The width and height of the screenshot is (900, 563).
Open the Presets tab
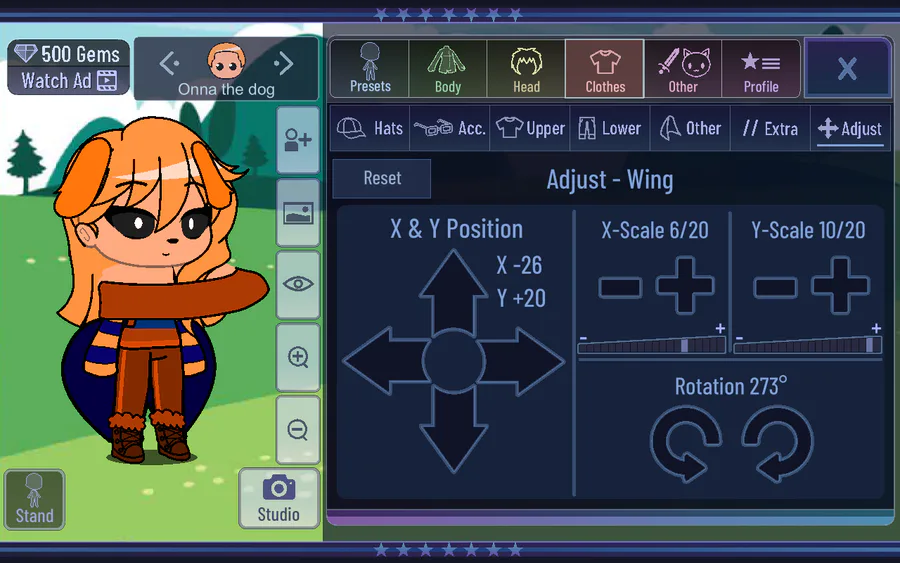[x=370, y=68]
